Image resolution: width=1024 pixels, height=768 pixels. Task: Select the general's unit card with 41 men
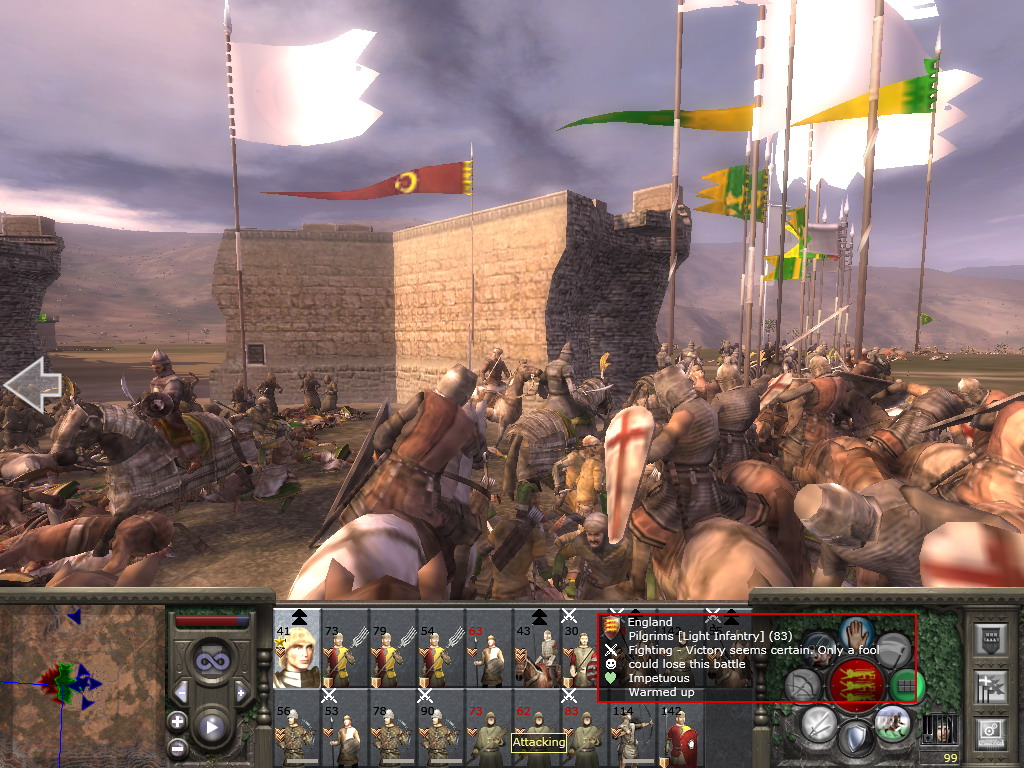tap(296, 650)
